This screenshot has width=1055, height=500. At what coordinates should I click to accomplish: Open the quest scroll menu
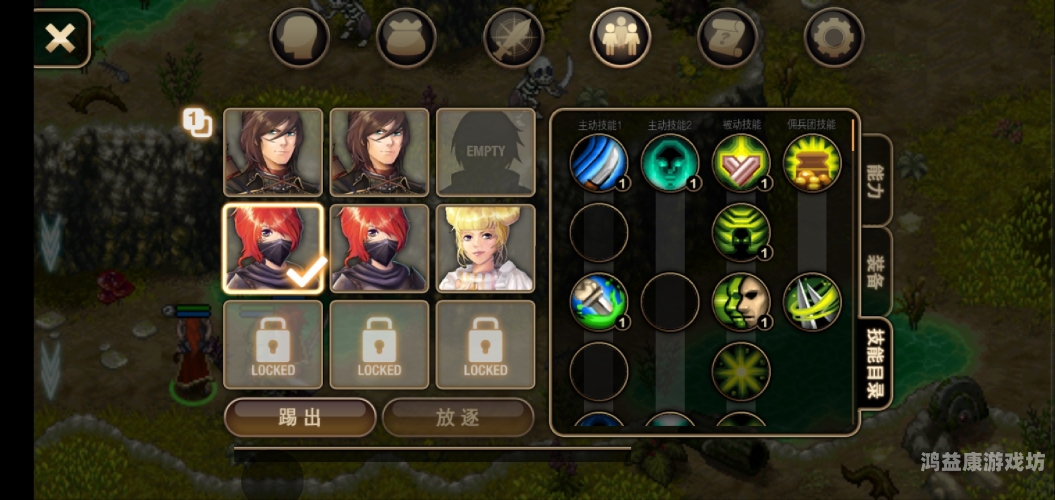pyautogui.click(x=727, y=38)
